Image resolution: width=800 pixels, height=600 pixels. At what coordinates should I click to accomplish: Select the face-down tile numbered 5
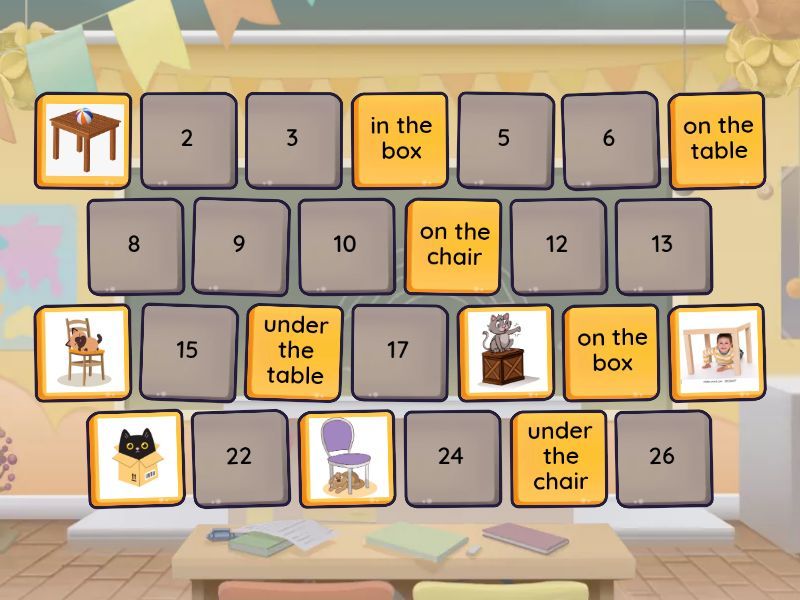(504, 139)
